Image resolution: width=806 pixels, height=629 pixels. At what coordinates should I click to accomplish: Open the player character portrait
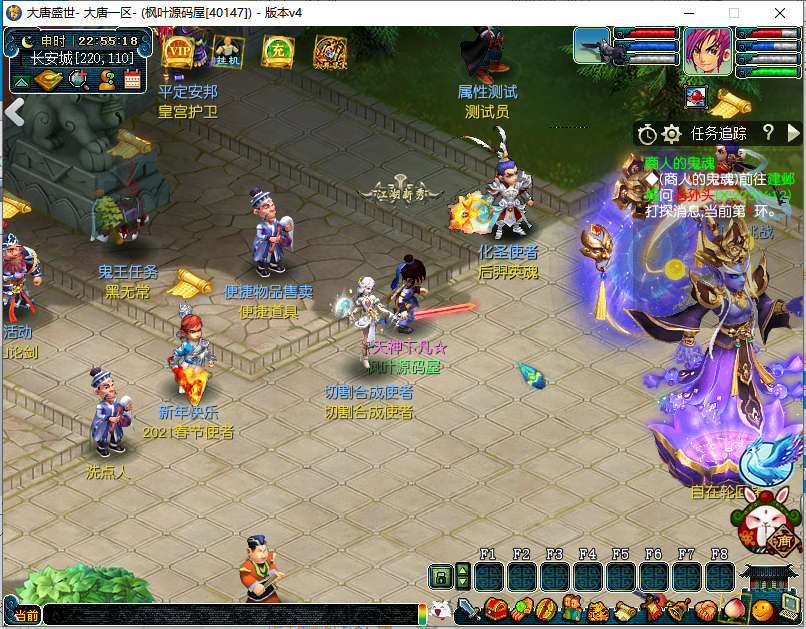click(x=707, y=50)
